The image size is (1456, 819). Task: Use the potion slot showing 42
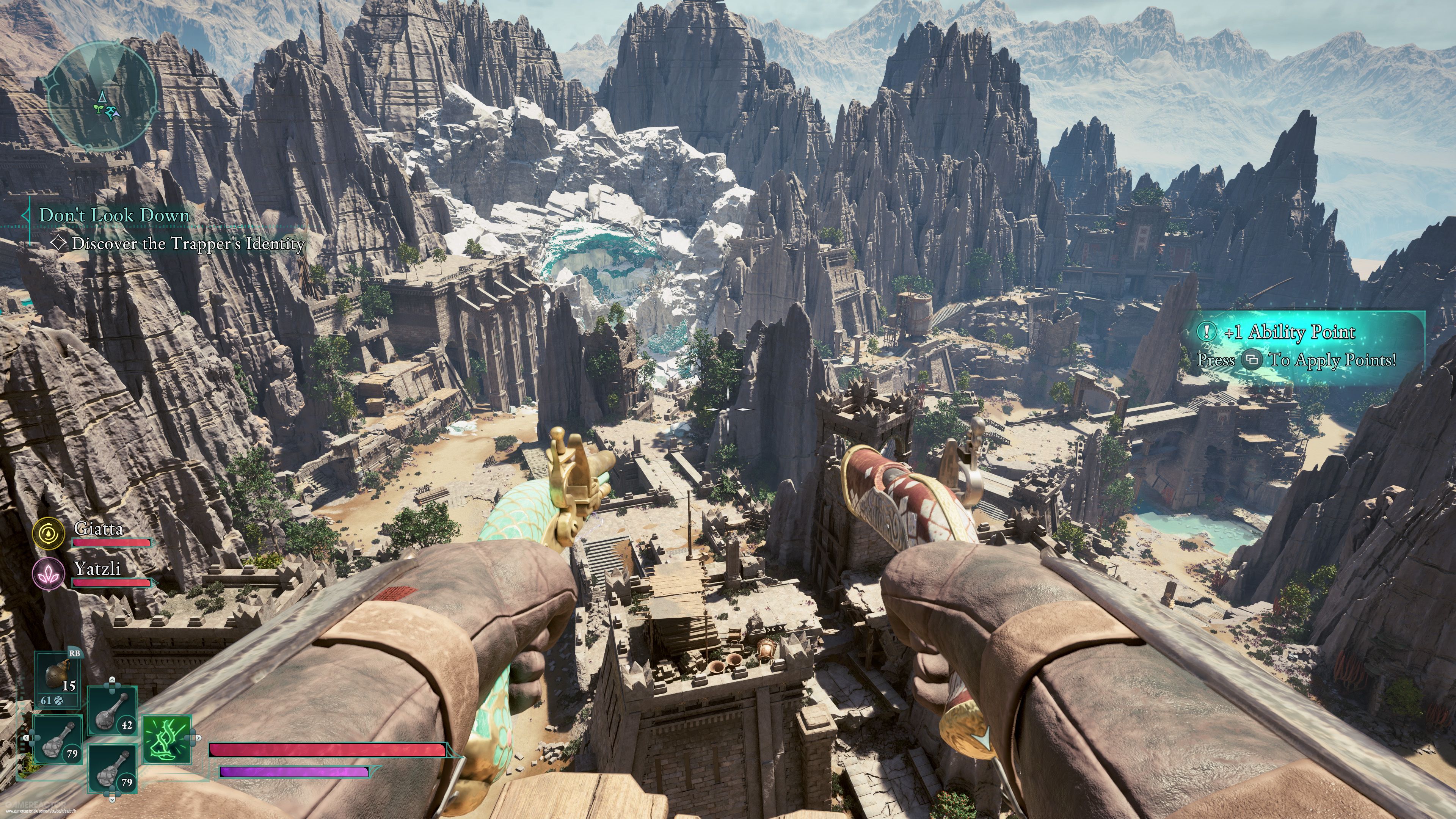(112, 711)
